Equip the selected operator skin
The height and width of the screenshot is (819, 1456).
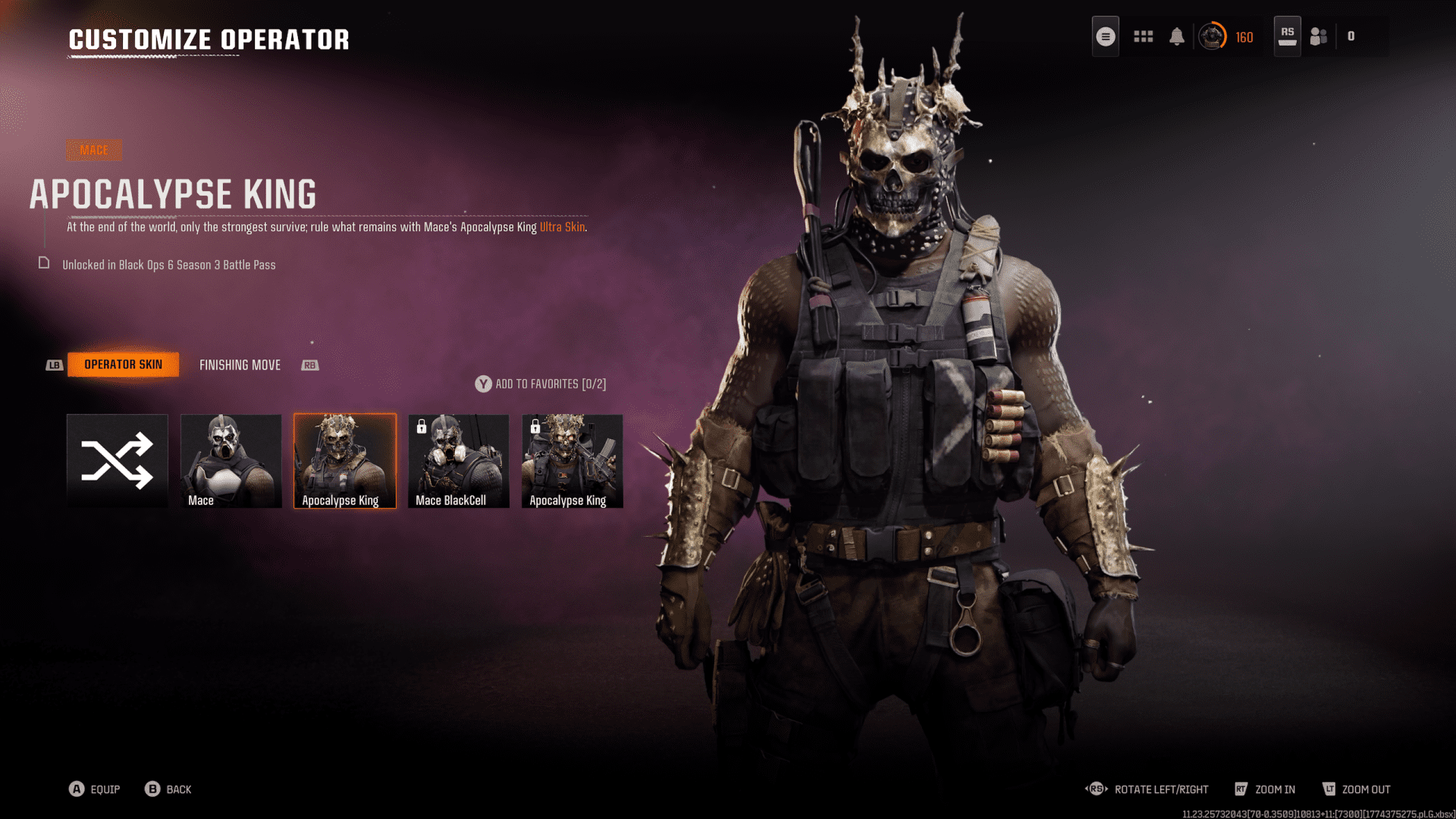point(95,789)
